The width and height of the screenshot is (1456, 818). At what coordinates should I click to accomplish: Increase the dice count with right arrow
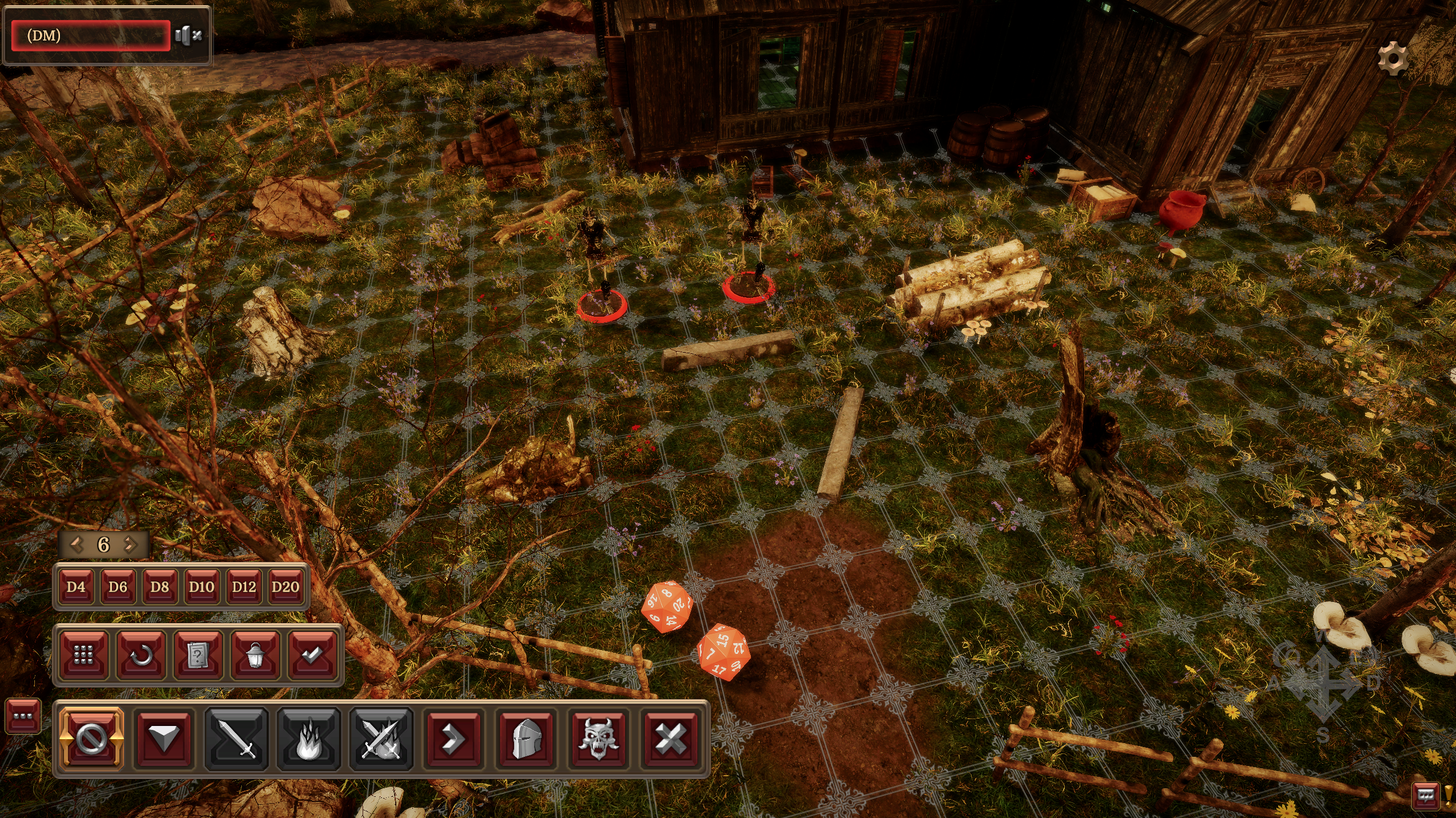pyautogui.click(x=131, y=544)
